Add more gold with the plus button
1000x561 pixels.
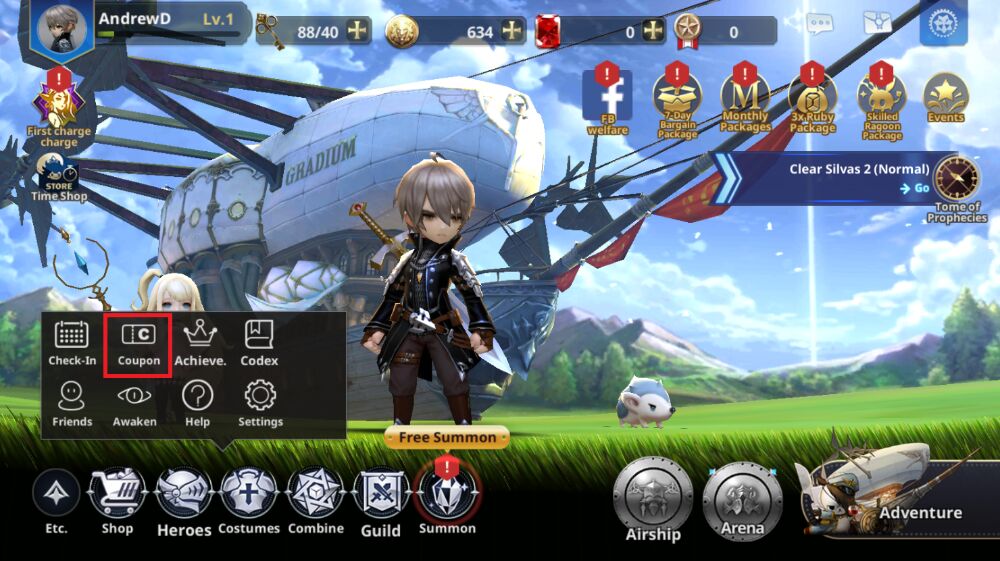click(x=513, y=32)
